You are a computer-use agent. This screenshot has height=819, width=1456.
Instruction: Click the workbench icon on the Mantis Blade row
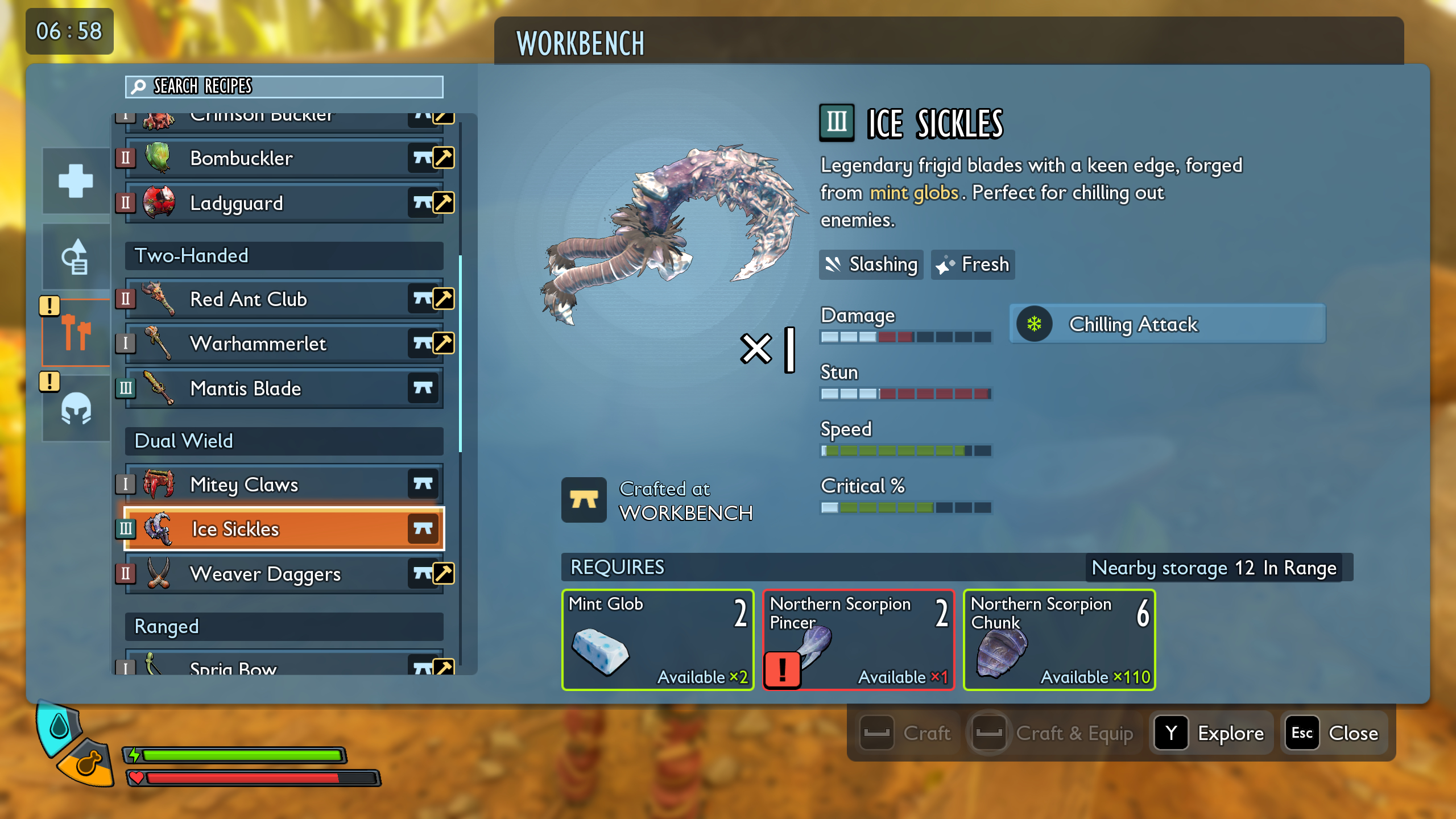pos(424,388)
